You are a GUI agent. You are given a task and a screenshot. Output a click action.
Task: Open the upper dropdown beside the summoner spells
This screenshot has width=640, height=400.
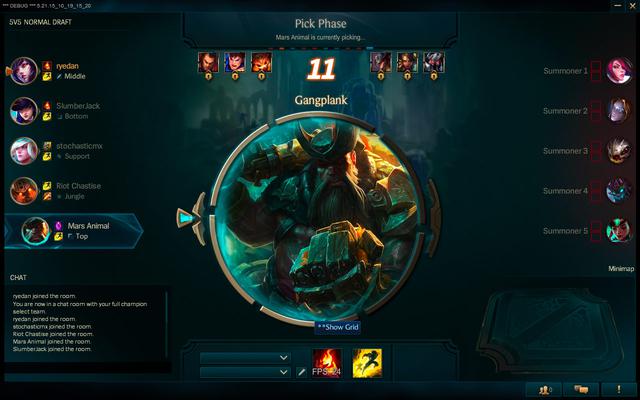tap(245, 357)
